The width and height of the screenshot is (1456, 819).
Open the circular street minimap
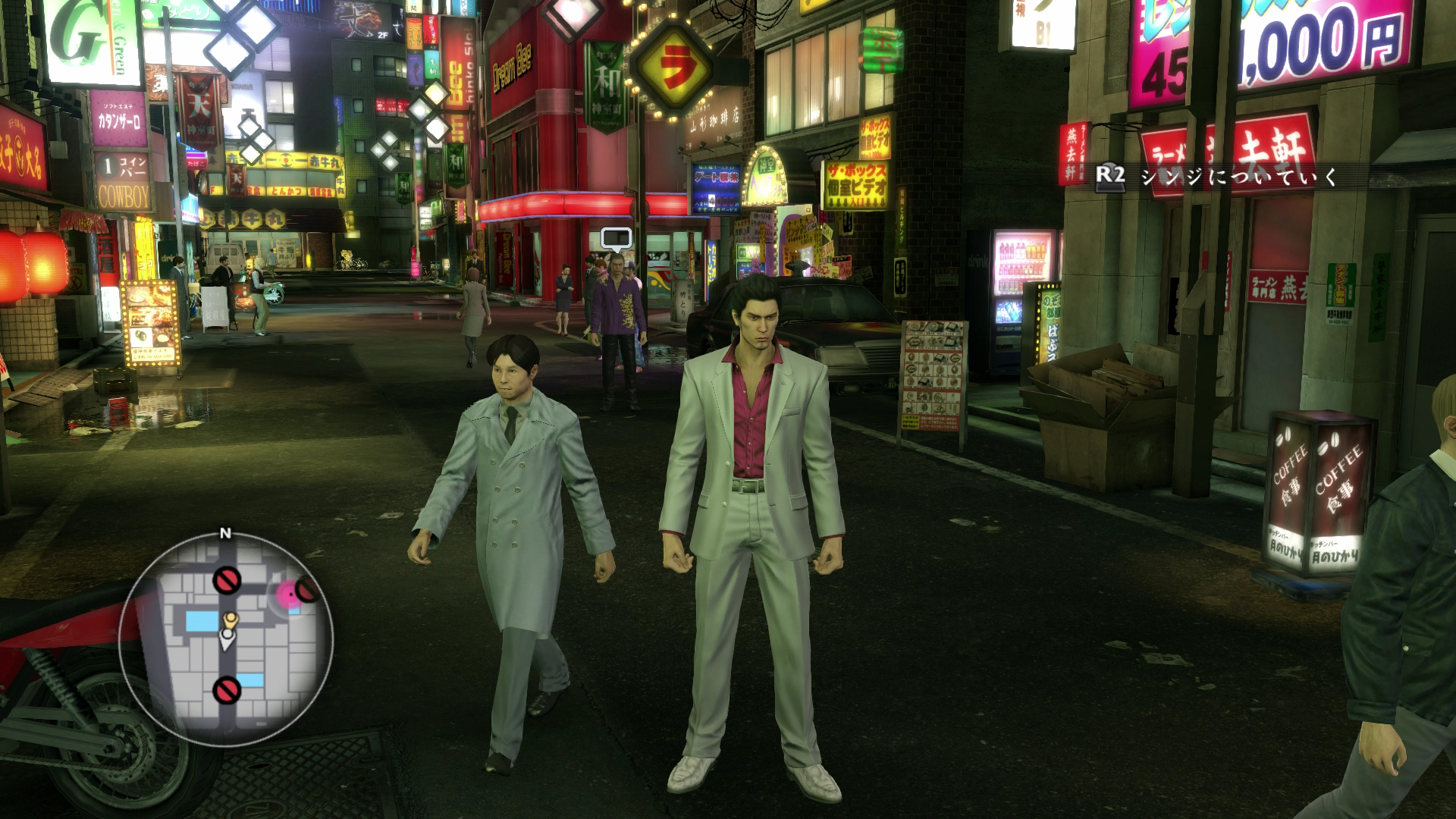(x=225, y=639)
